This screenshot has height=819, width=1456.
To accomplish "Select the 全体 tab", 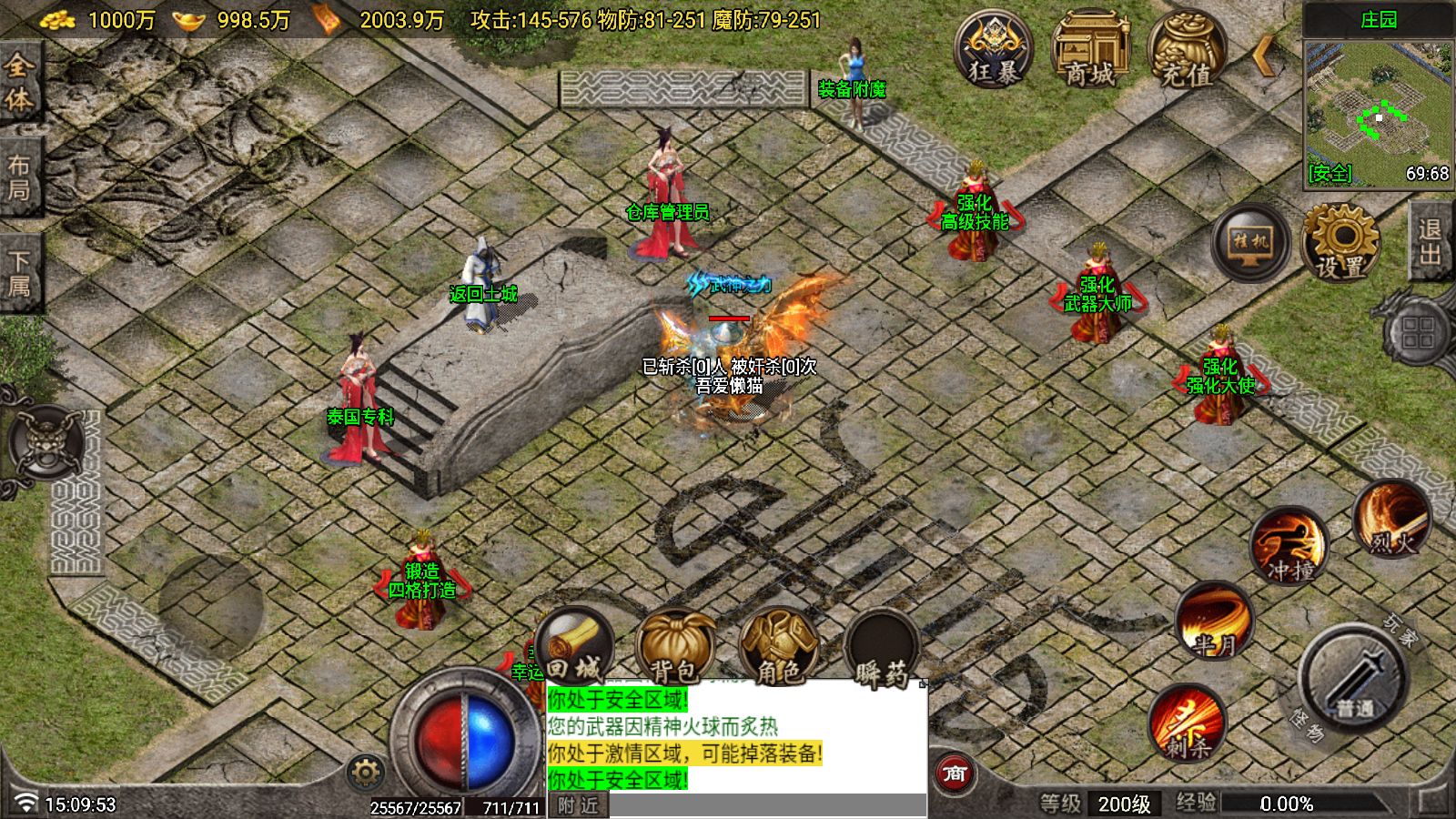I will point(19,82).
